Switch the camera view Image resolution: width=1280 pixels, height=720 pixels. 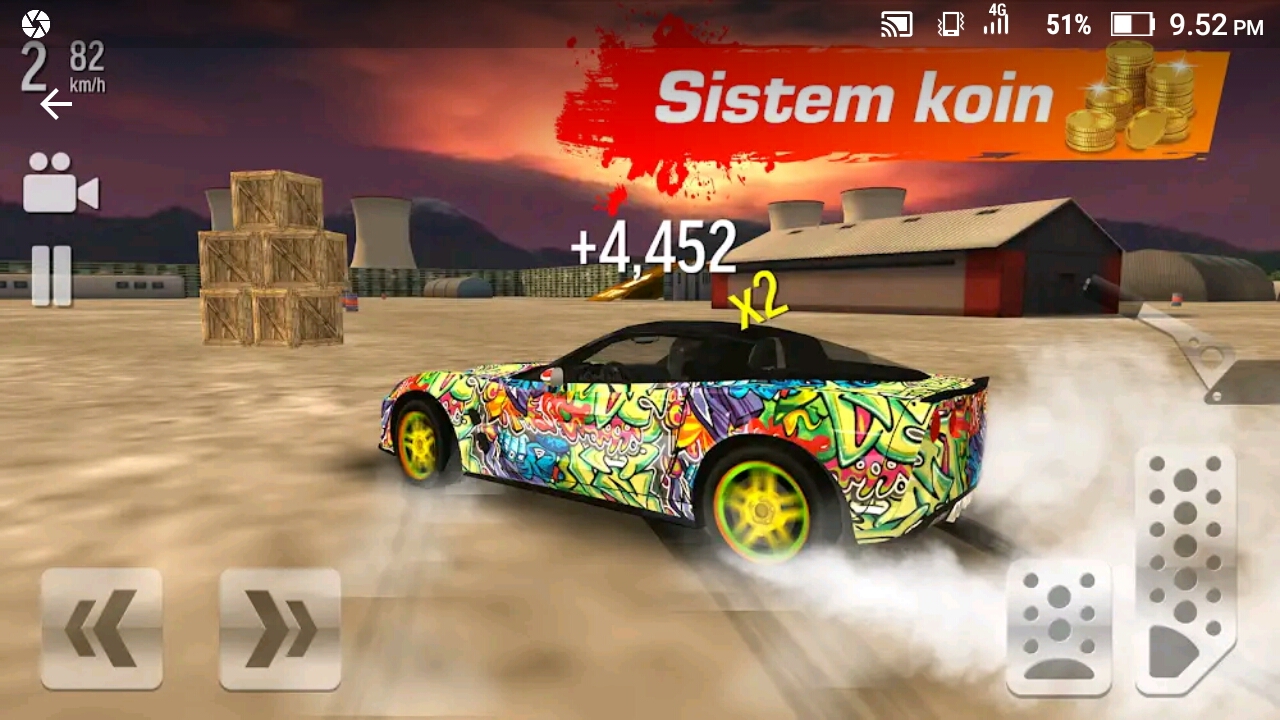60,183
